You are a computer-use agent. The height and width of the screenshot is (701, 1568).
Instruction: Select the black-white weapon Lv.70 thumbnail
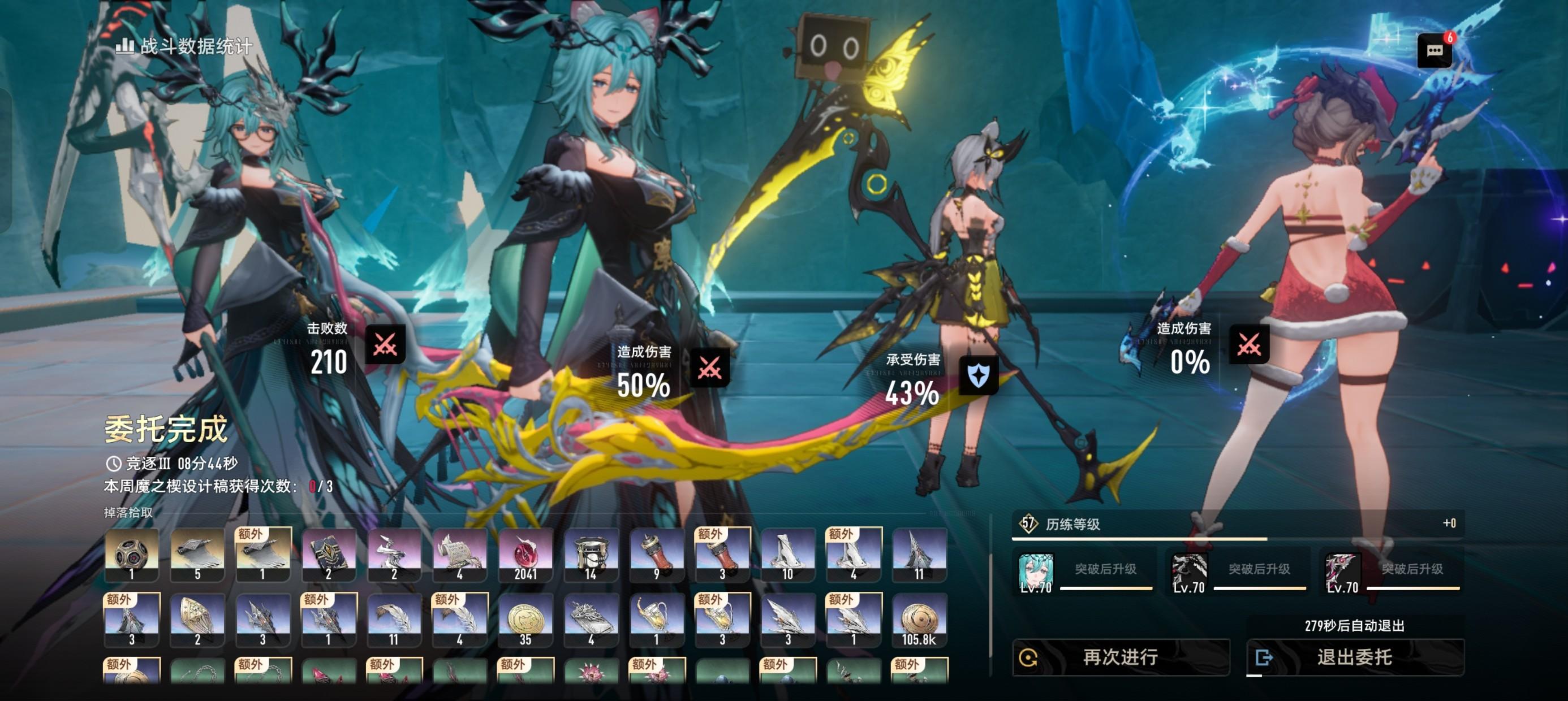1189,572
